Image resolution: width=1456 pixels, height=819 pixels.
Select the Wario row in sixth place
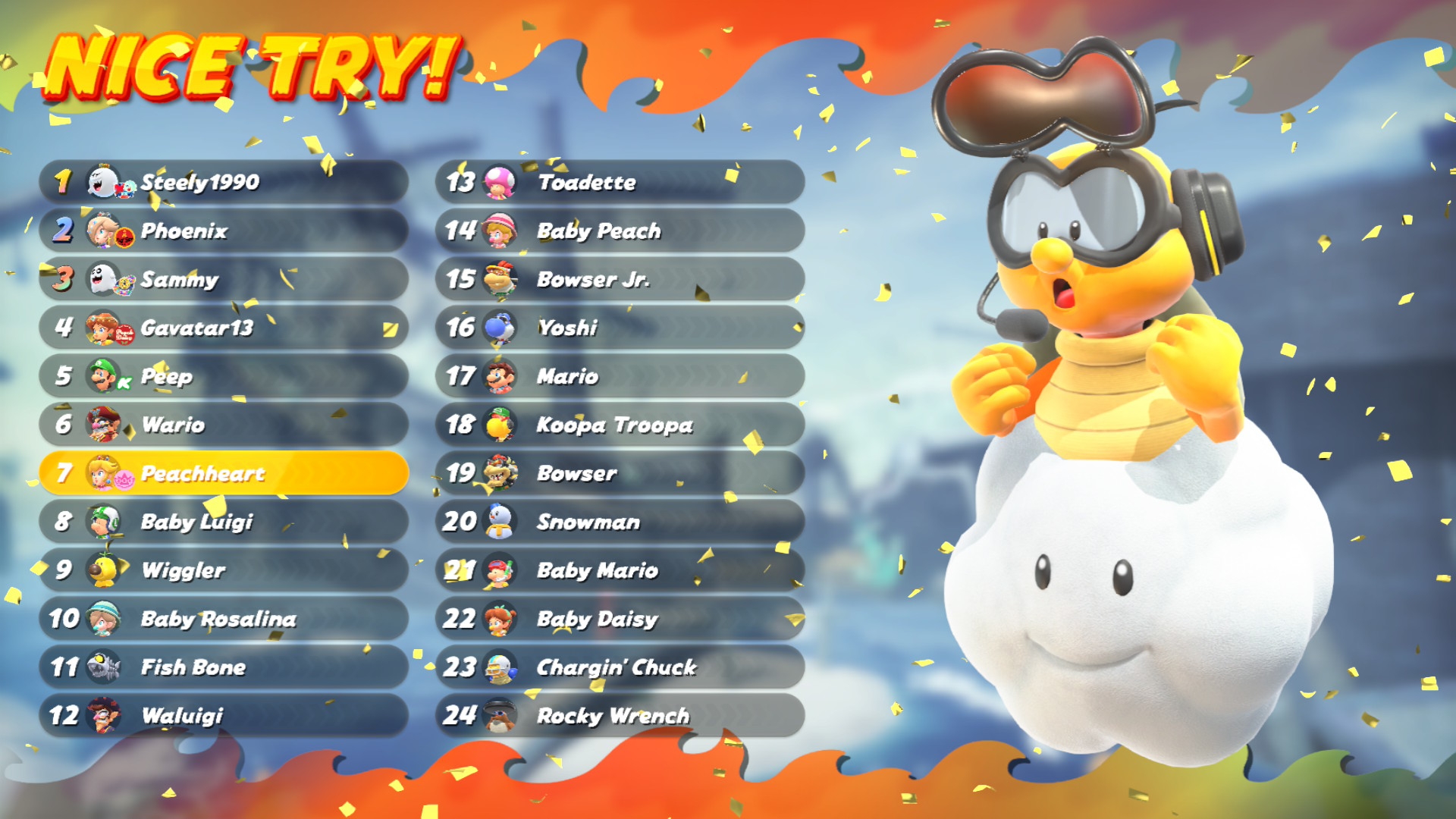pyautogui.click(x=224, y=425)
